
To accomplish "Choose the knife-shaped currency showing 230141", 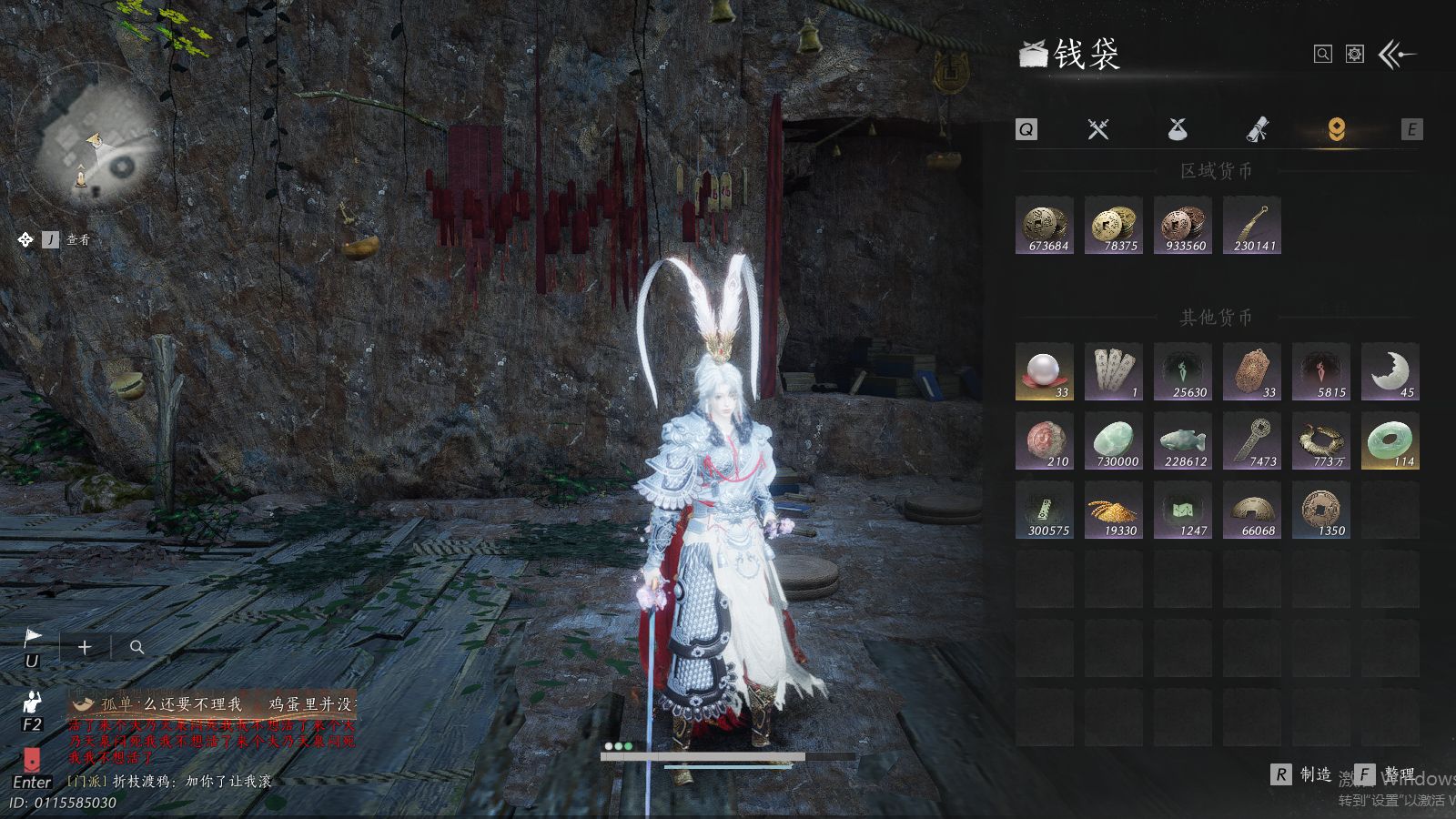I will click(1252, 225).
